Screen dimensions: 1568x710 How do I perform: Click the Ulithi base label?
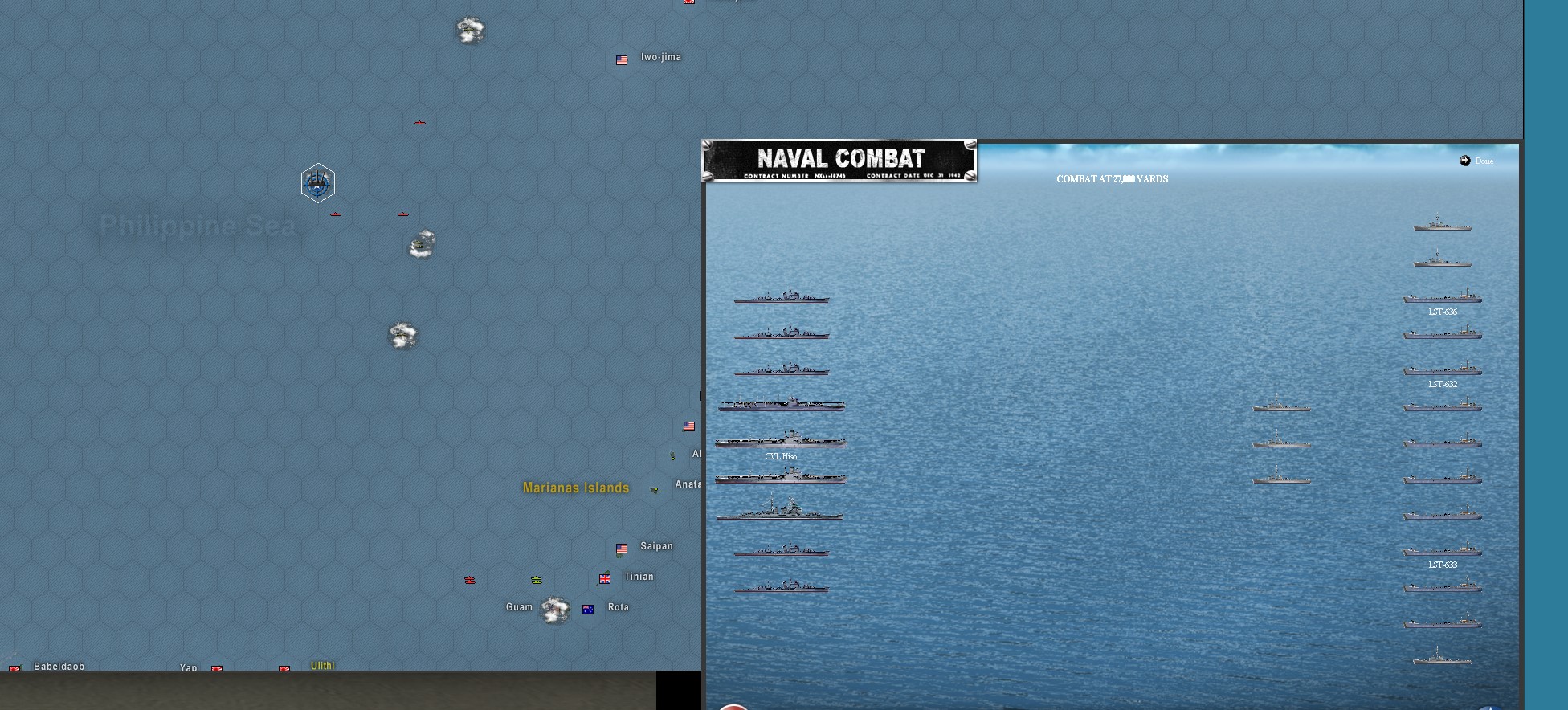pyautogui.click(x=321, y=666)
